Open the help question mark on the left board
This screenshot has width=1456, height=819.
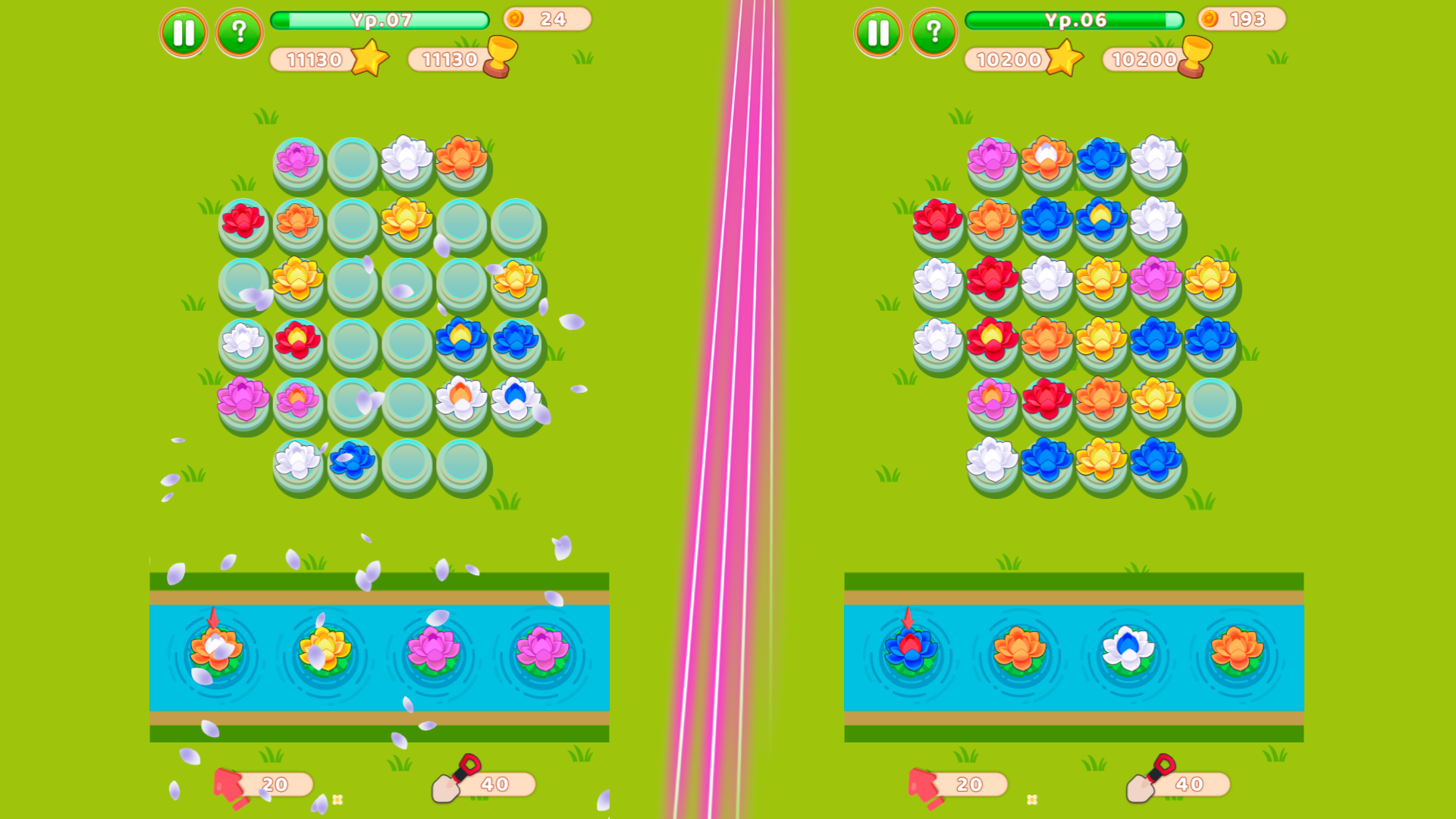pos(240,33)
